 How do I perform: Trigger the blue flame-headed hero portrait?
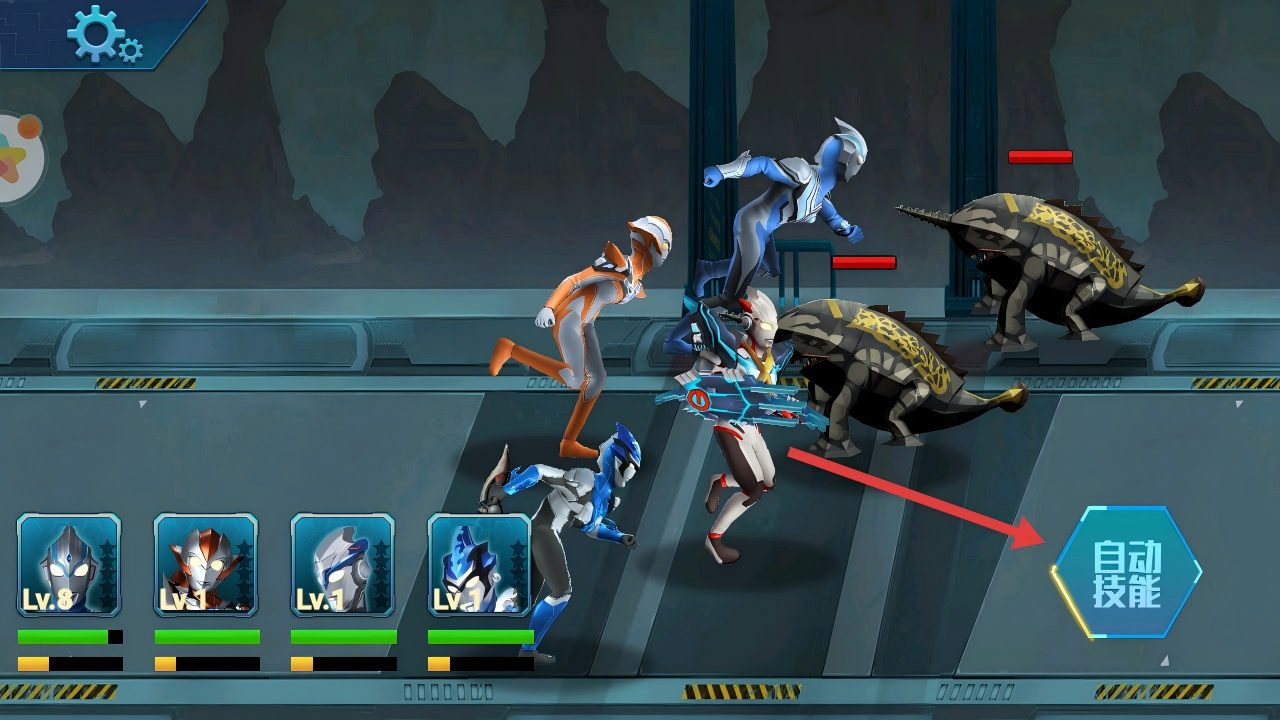479,565
